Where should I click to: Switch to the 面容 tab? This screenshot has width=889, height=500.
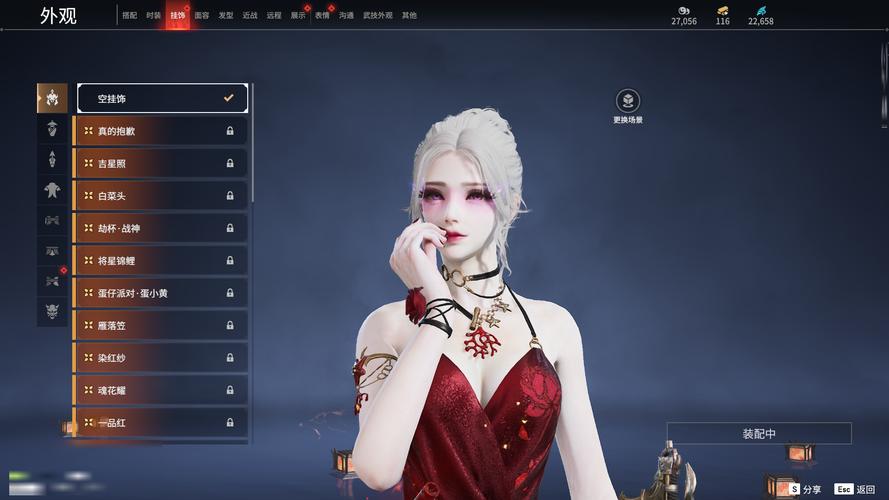pyautogui.click(x=202, y=16)
